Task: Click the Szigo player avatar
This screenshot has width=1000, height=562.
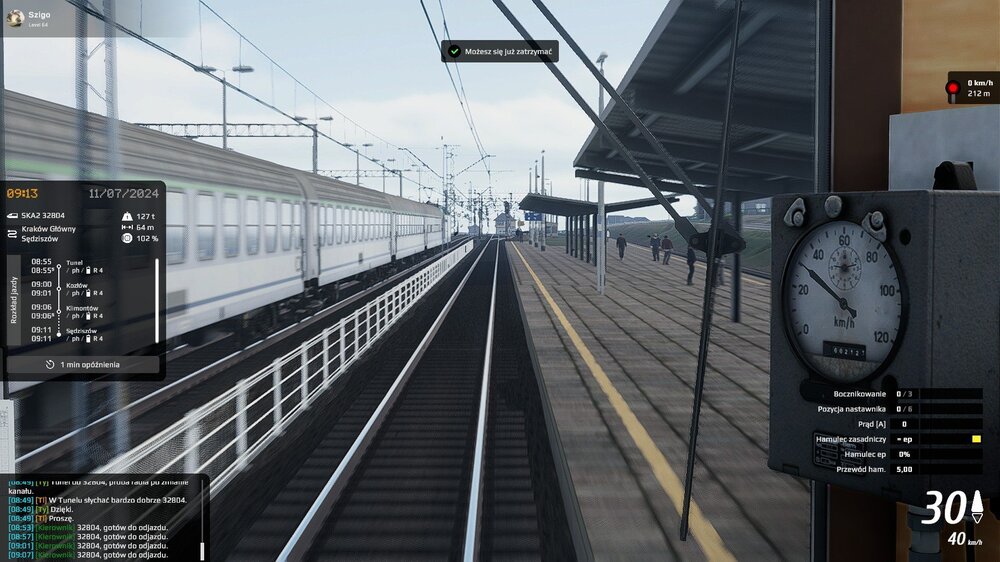Action: point(15,17)
